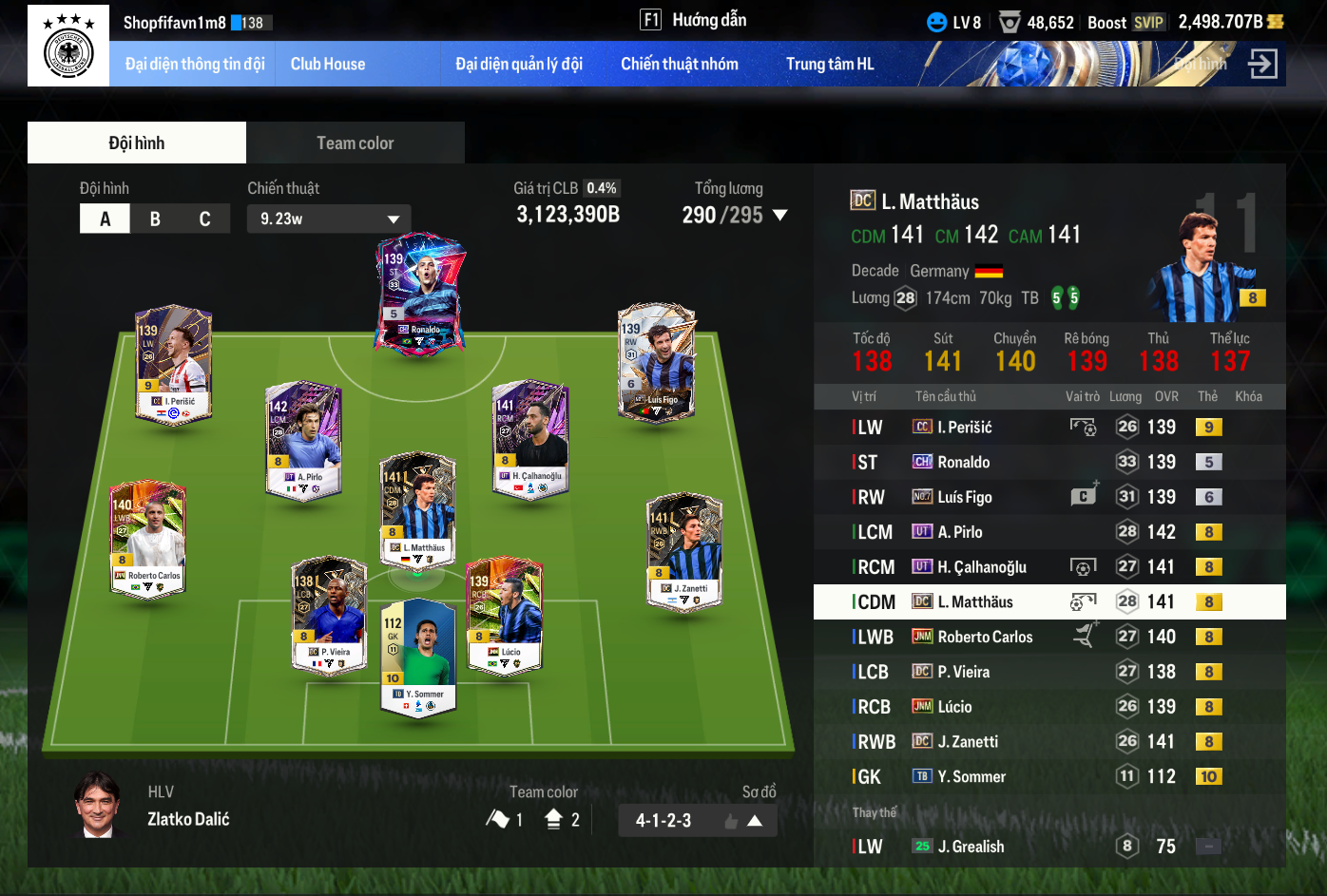Pick Roberto Carlos card on the pitch
This screenshot has width=1327, height=896.
148,538
